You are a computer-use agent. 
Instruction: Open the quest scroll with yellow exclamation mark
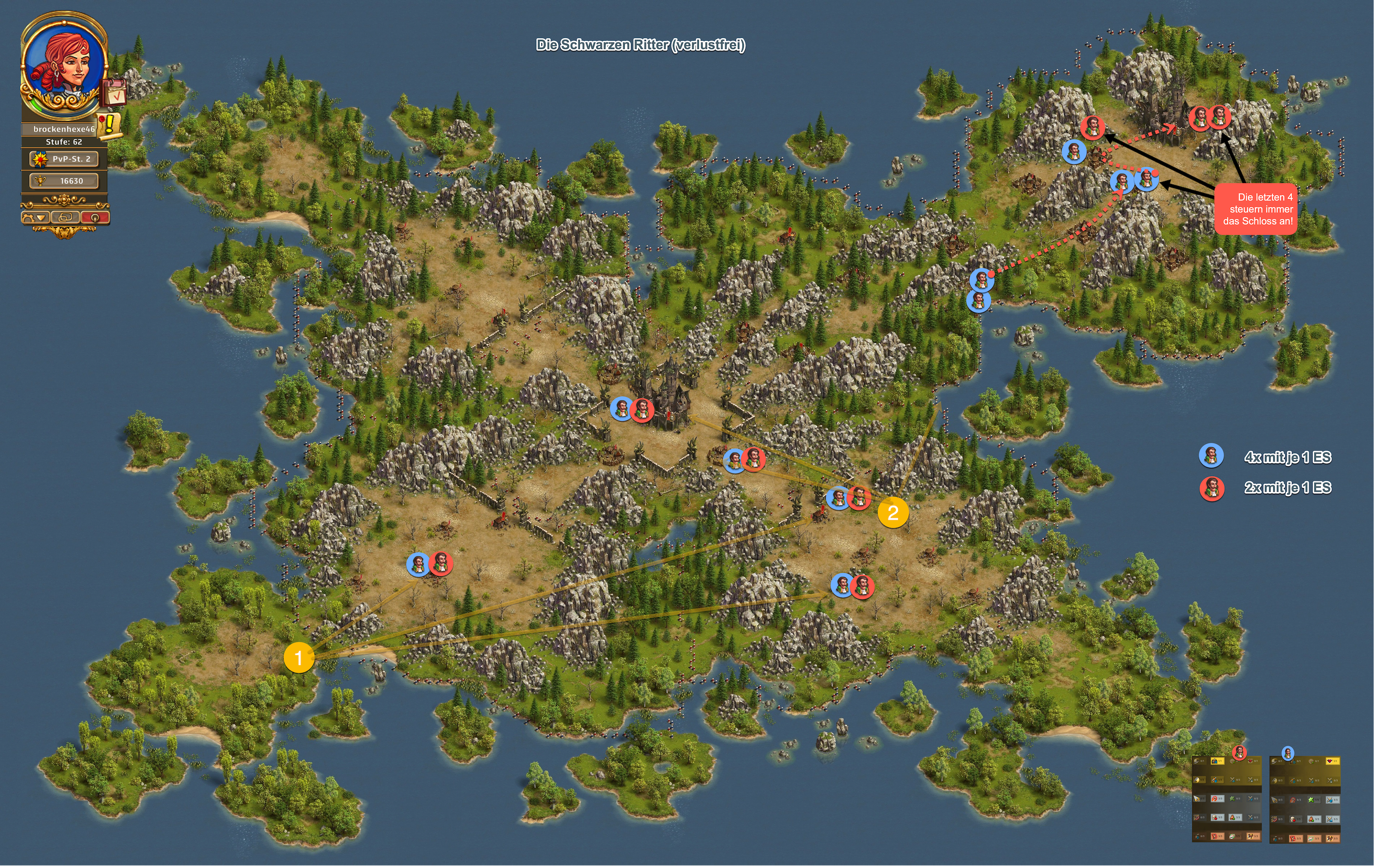pyautogui.click(x=109, y=125)
